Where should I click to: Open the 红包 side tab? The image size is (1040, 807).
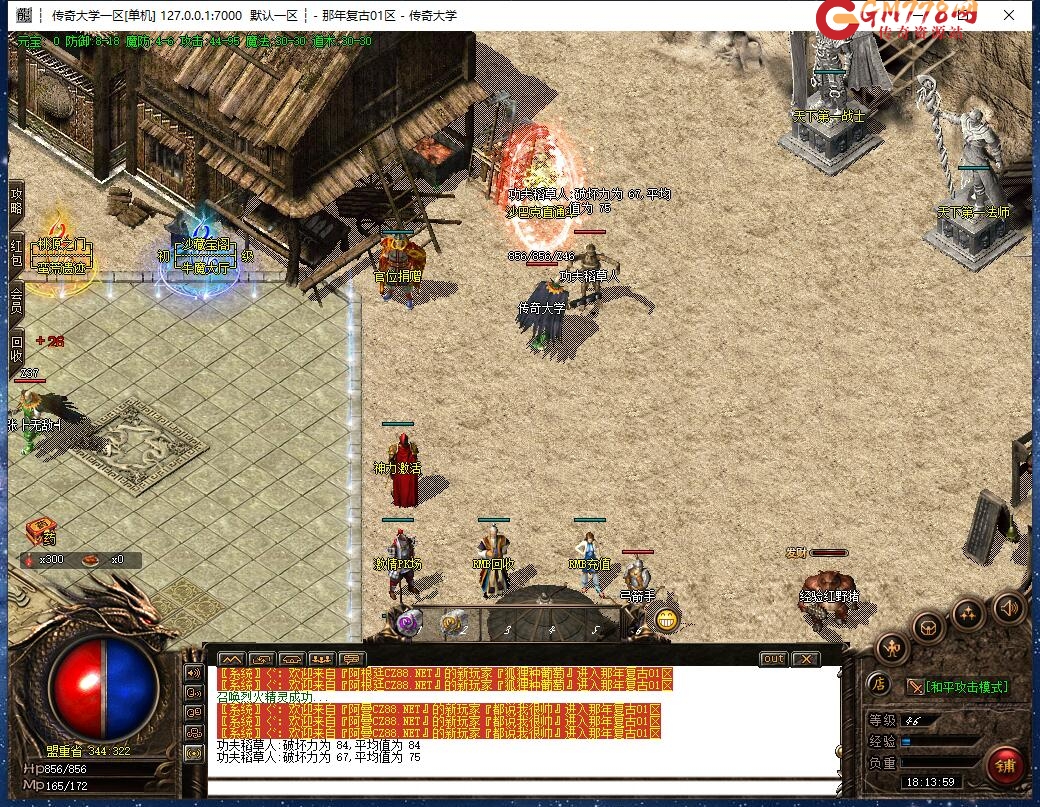click(x=16, y=253)
